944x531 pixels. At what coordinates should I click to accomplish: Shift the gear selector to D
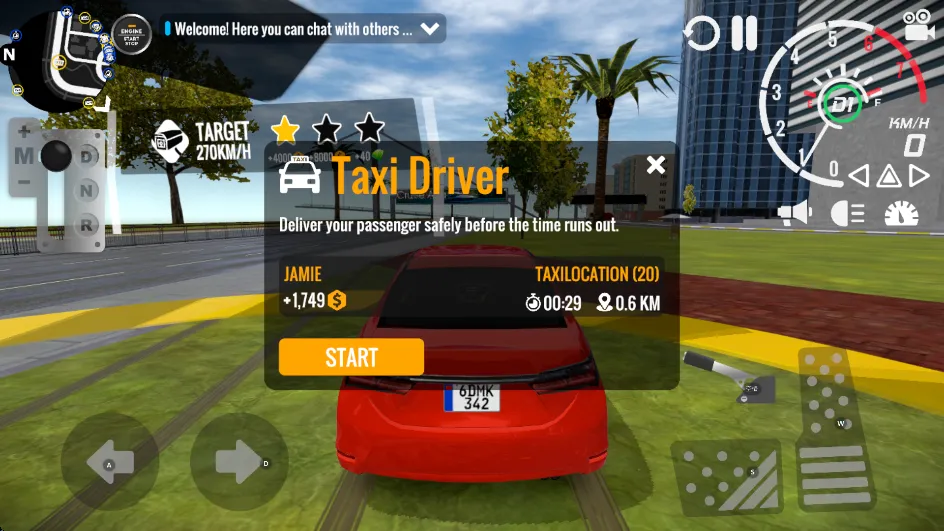pyautogui.click(x=89, y=156)
